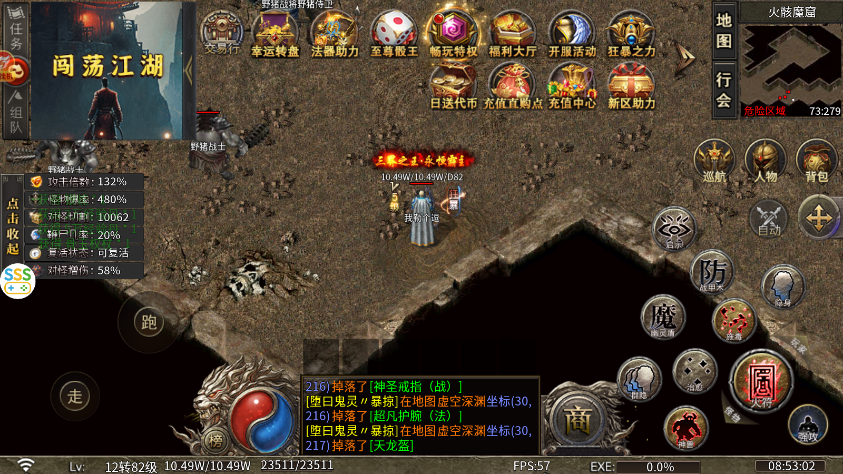Open the 福利大厅 welfare hall
This screenshot has height=474, width=843.
tap(511, 33)
